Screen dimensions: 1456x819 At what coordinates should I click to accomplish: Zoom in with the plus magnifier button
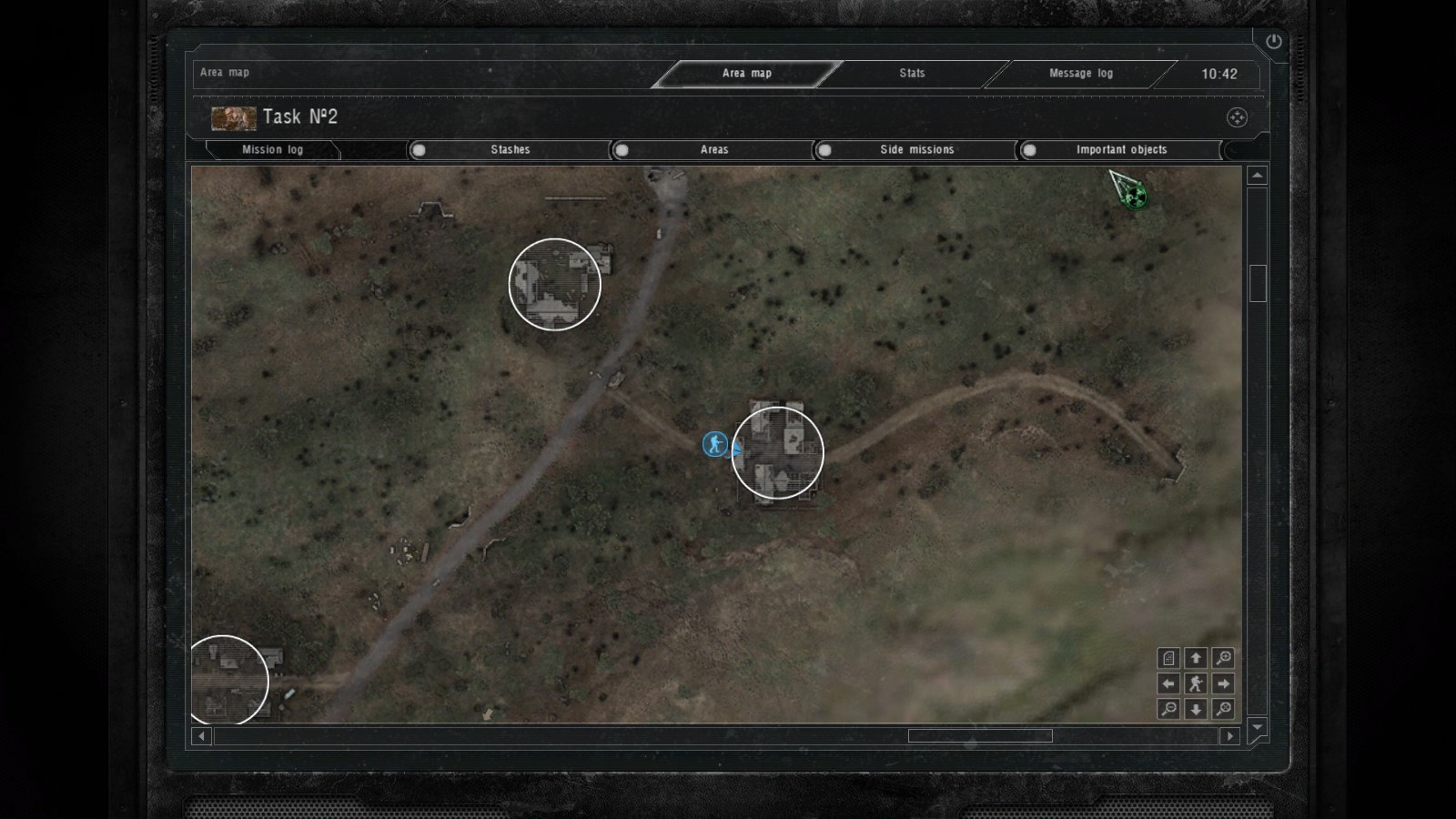pos(1223,658)
